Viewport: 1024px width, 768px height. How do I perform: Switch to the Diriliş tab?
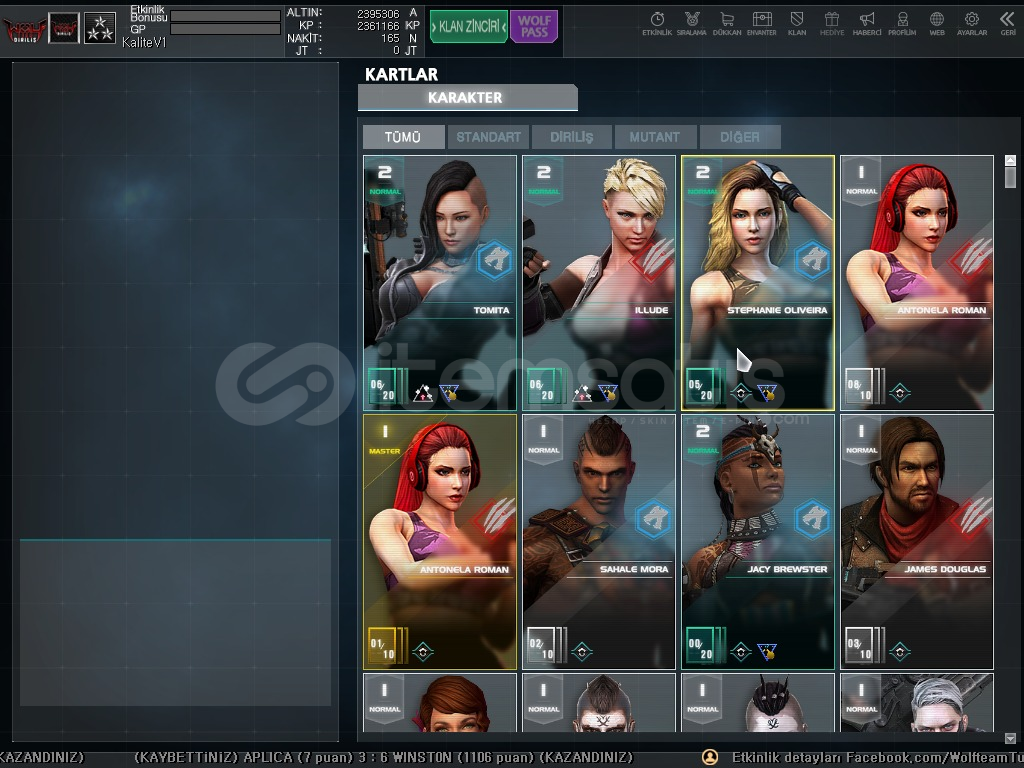572,137
